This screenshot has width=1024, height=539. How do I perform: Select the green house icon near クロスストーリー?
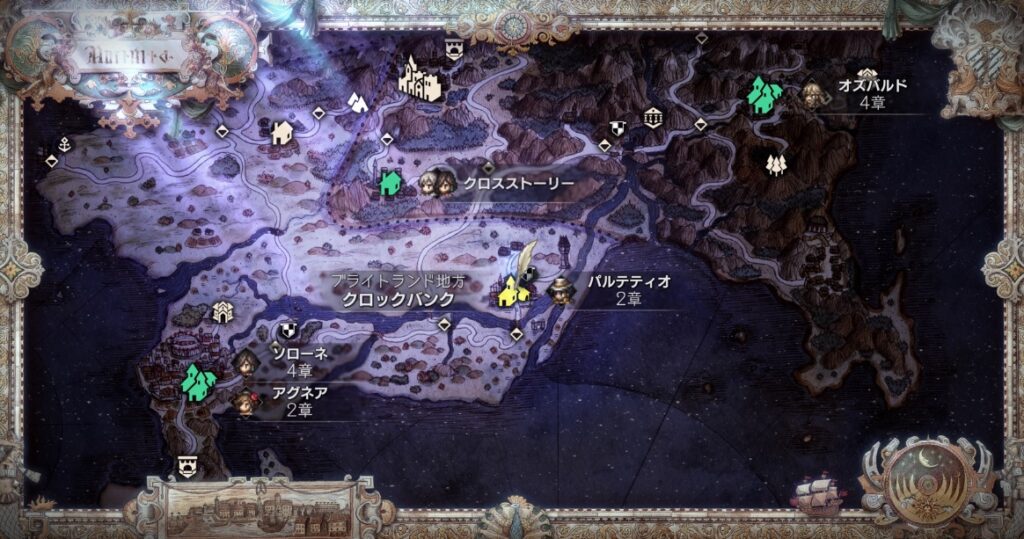point(390,183)
